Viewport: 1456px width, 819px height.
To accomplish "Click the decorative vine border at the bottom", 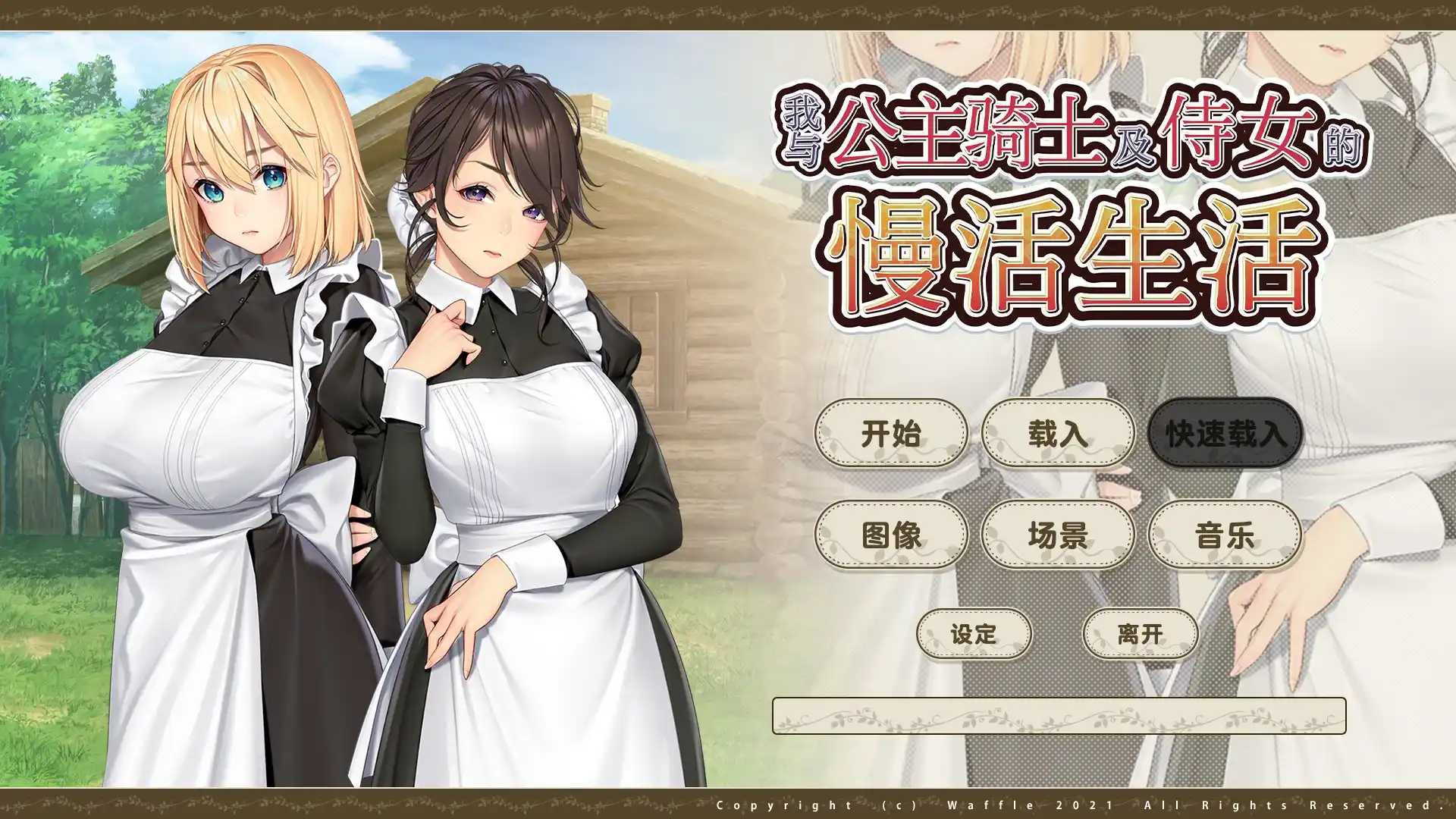I will point(379,804).
